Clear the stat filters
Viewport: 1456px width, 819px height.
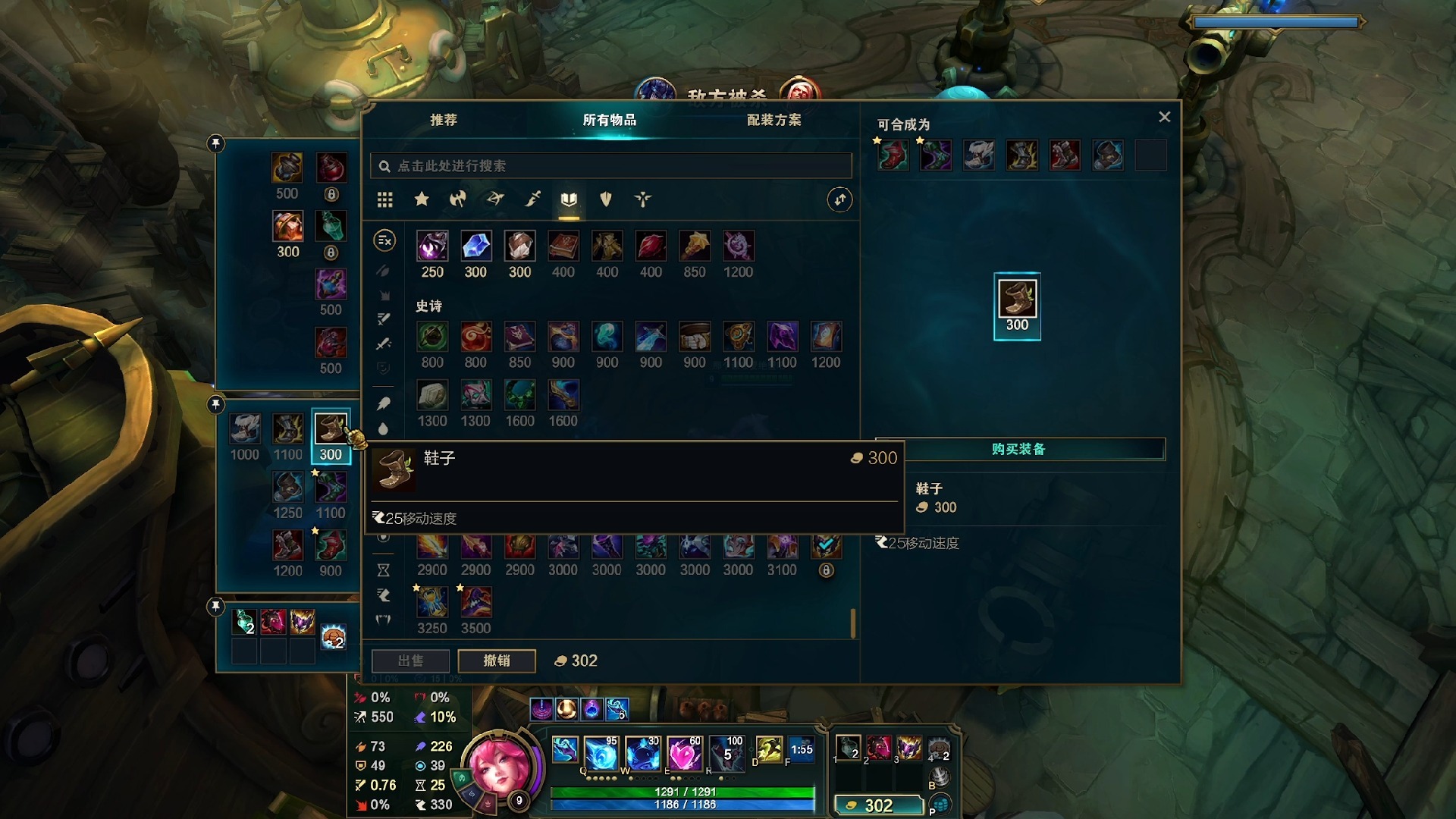pos(384,241)
